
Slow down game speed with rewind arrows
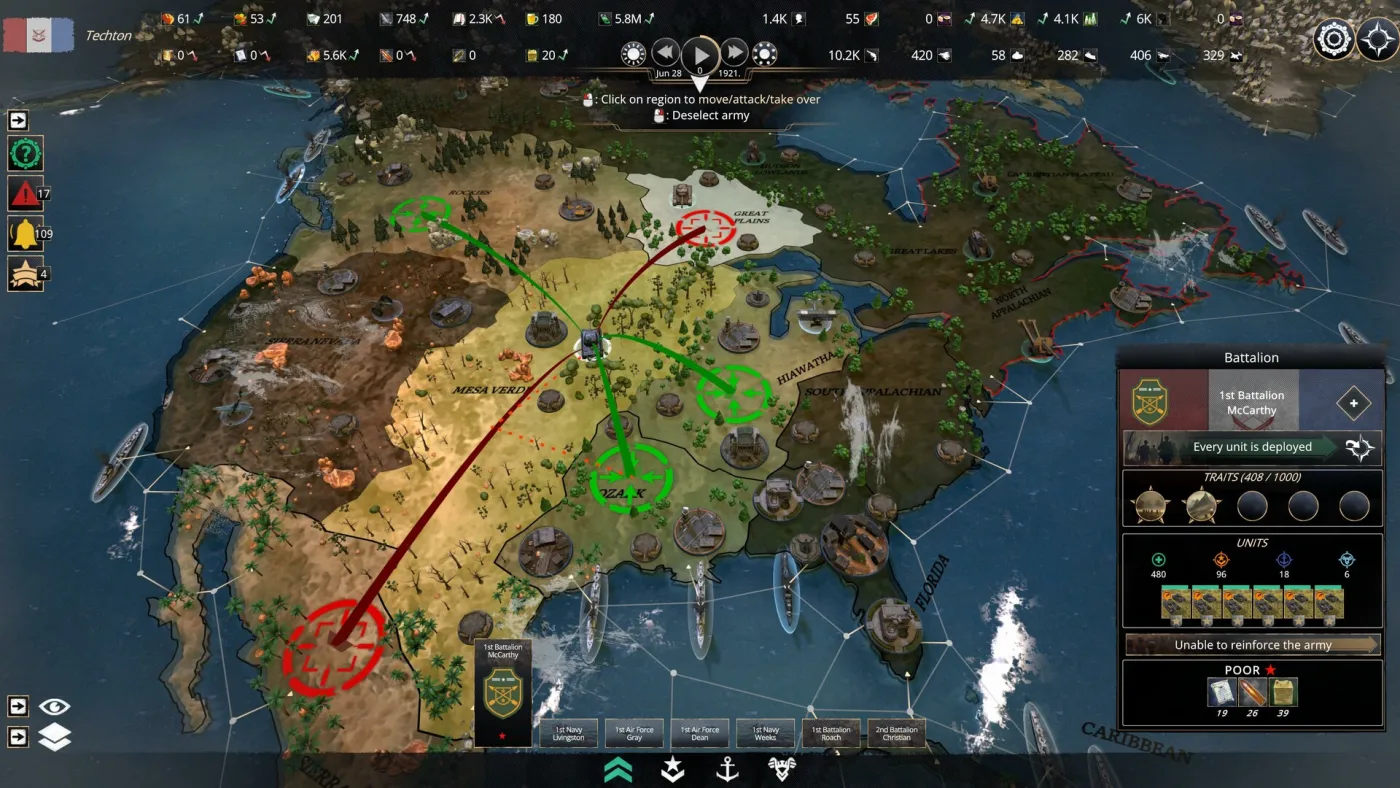coord(666,53)
